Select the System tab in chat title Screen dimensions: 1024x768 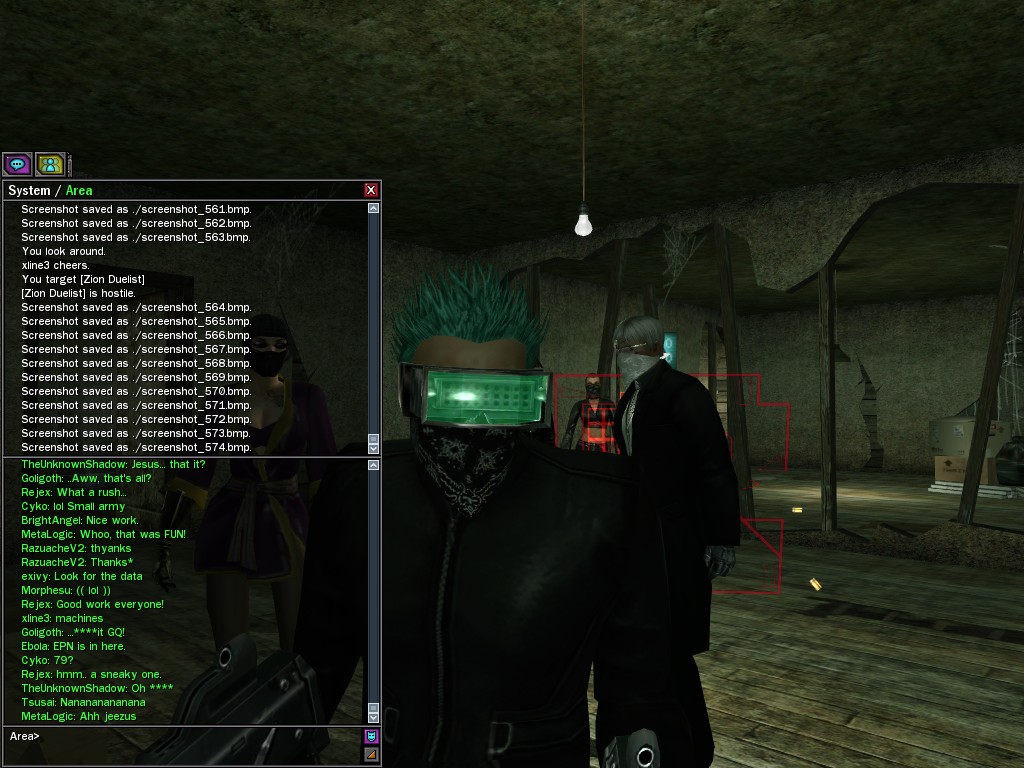point(29,191)
